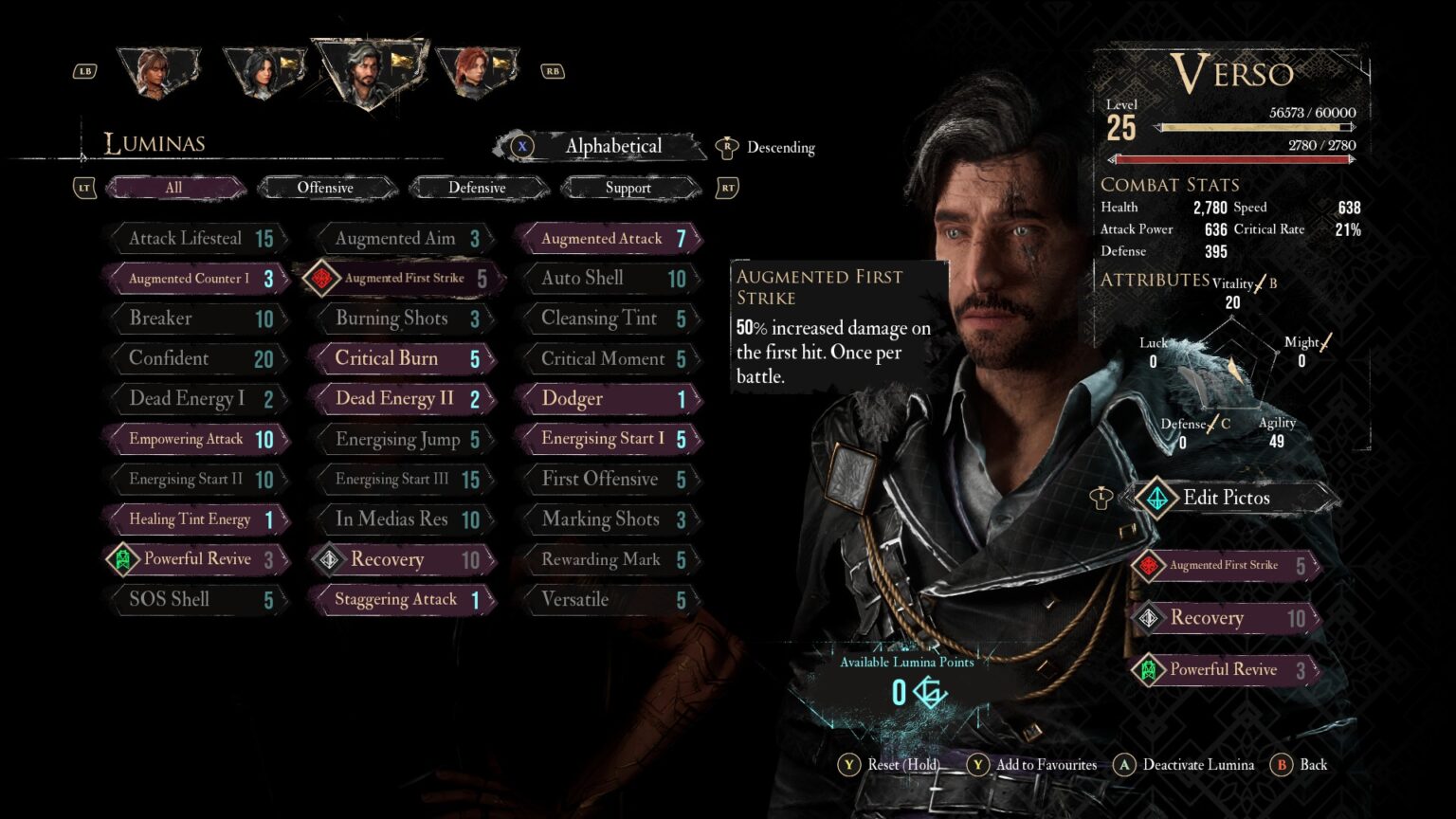The image size is (1456, 819).
Task: Select the Critical Burn lumina
Action: pos(403,358)
